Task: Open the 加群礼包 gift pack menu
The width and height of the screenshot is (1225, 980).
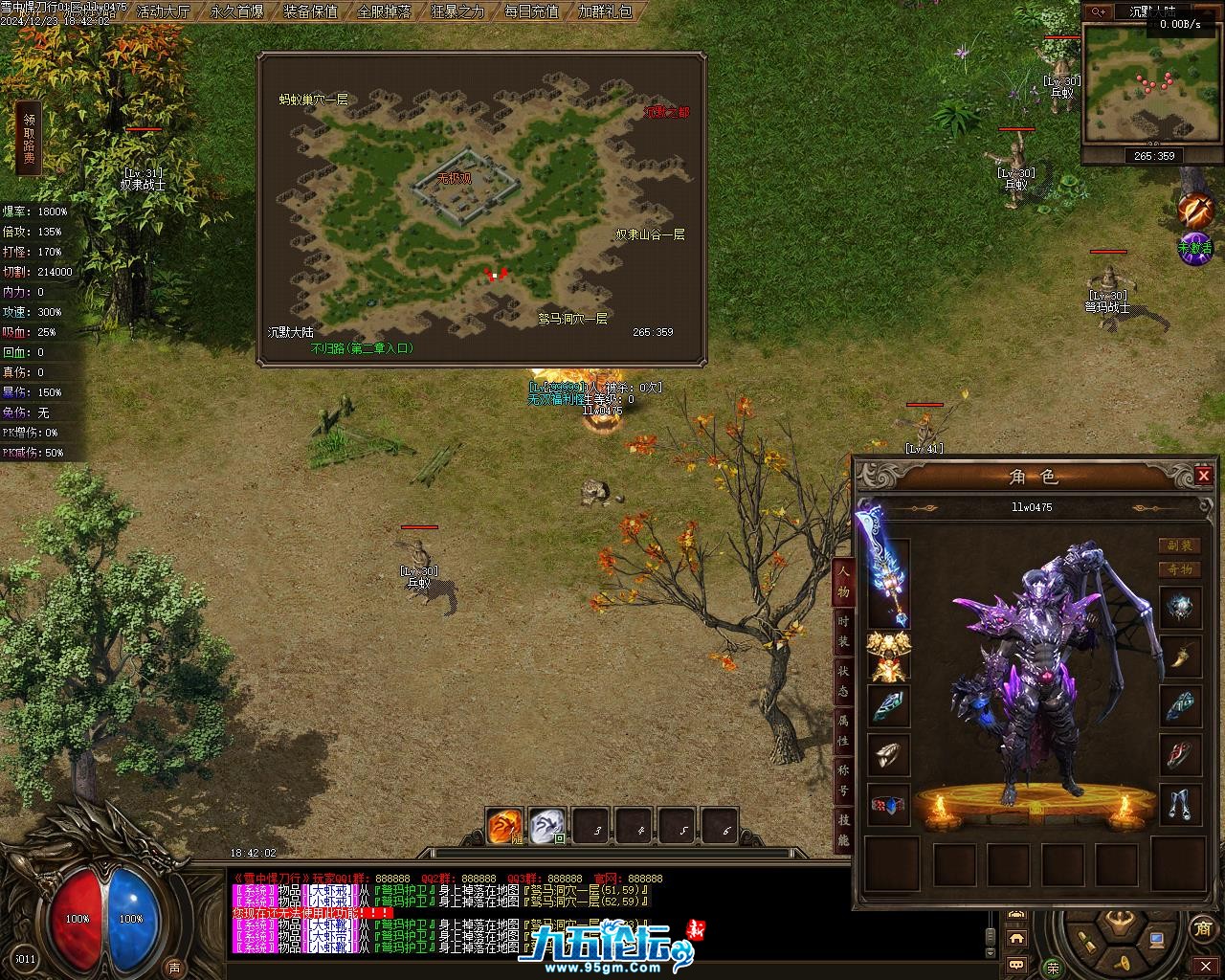Action: (x=605, y=12)
